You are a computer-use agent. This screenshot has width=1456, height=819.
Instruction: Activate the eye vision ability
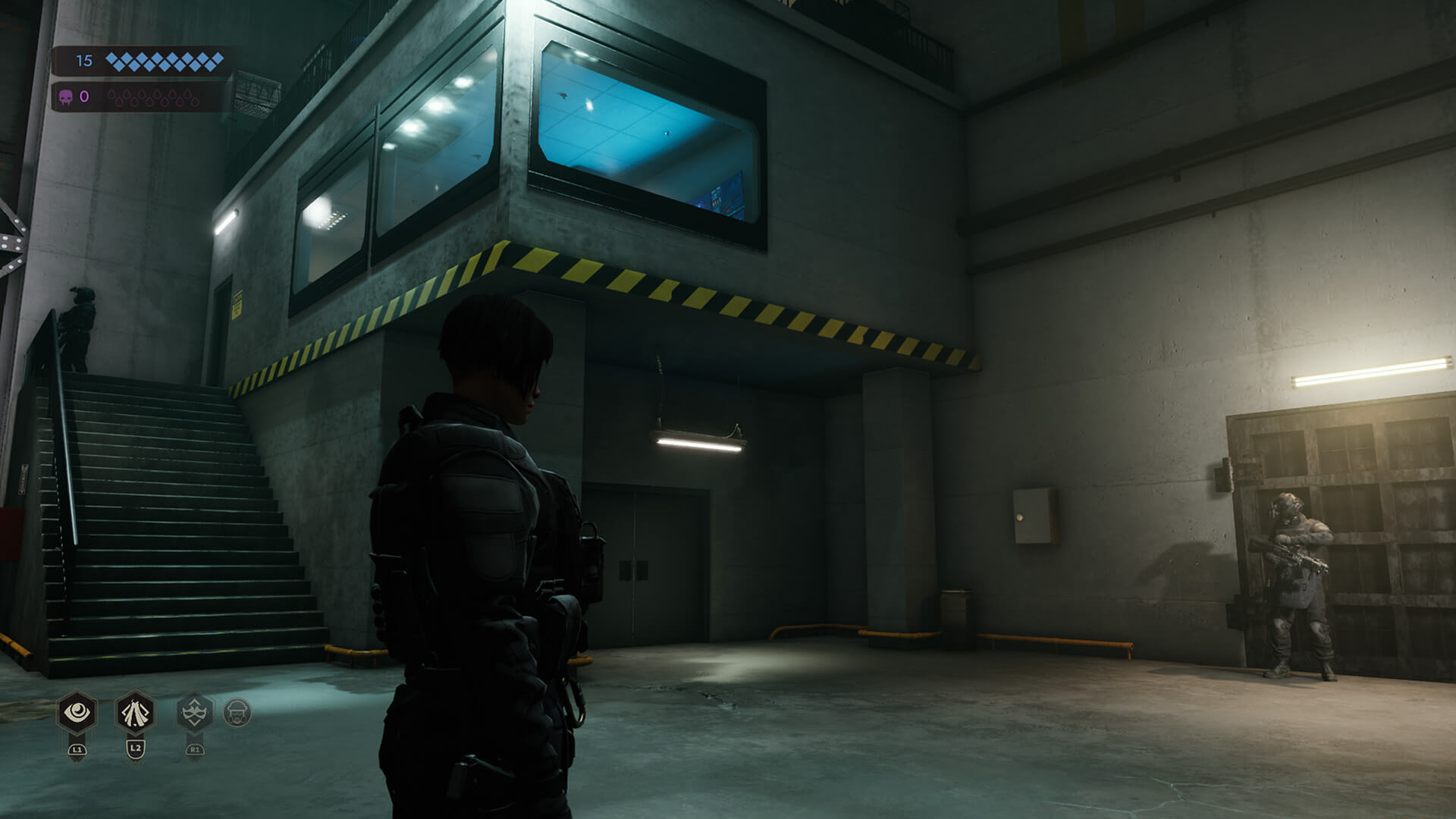77,713
